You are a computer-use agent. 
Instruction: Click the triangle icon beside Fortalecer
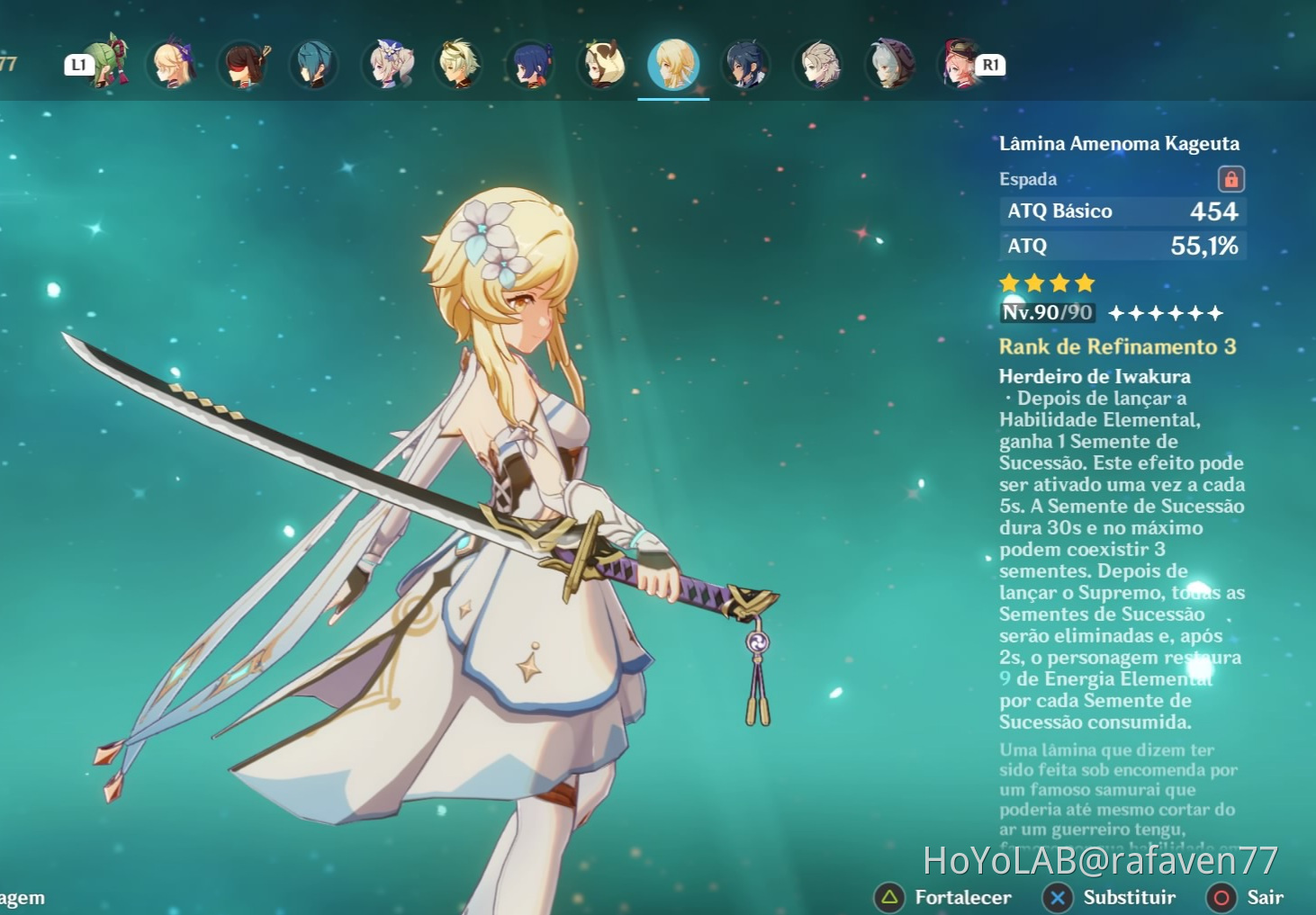(889, 897)
